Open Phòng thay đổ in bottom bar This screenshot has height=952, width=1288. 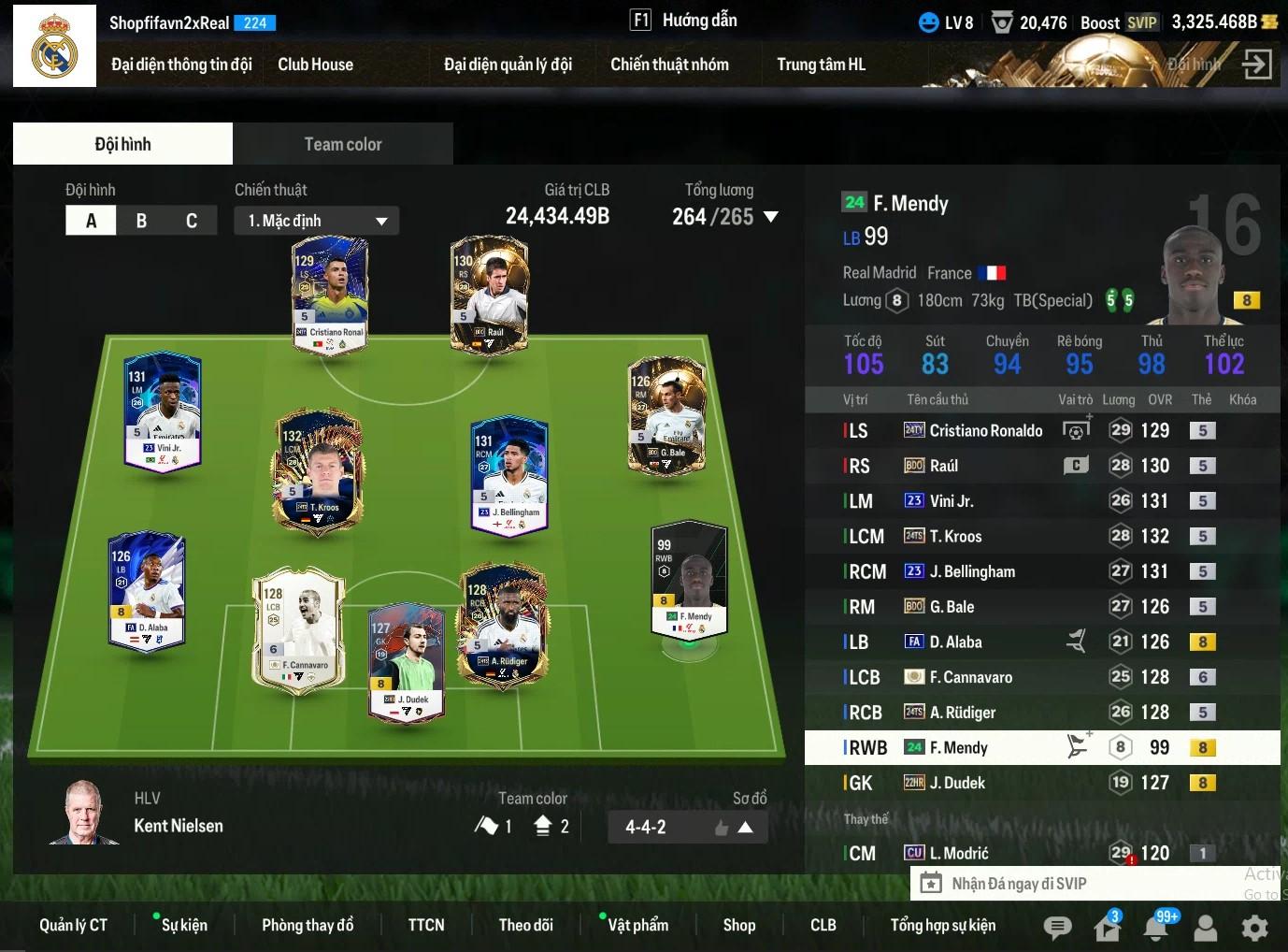(308, 925)
